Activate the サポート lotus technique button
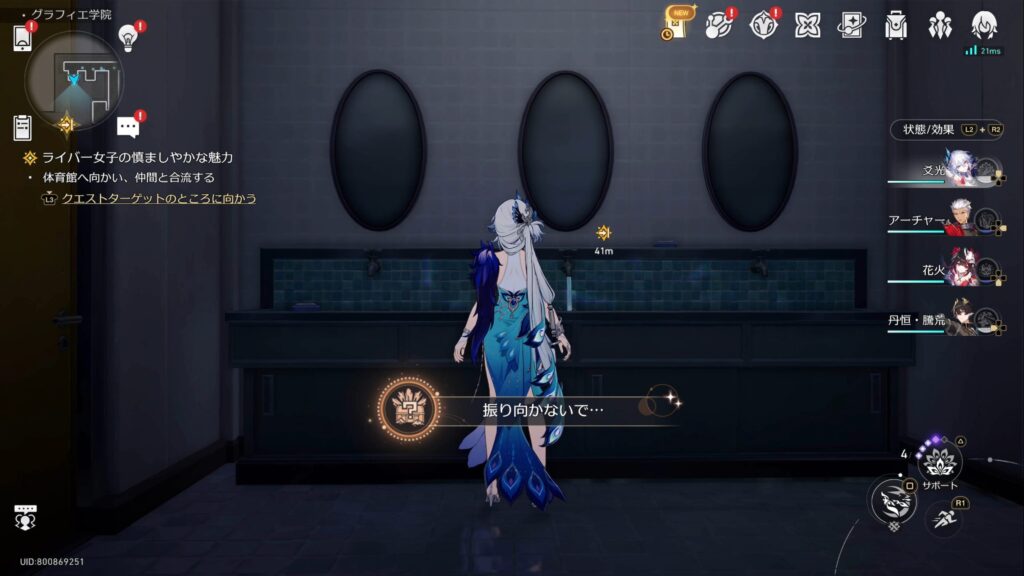 [939, 461]
